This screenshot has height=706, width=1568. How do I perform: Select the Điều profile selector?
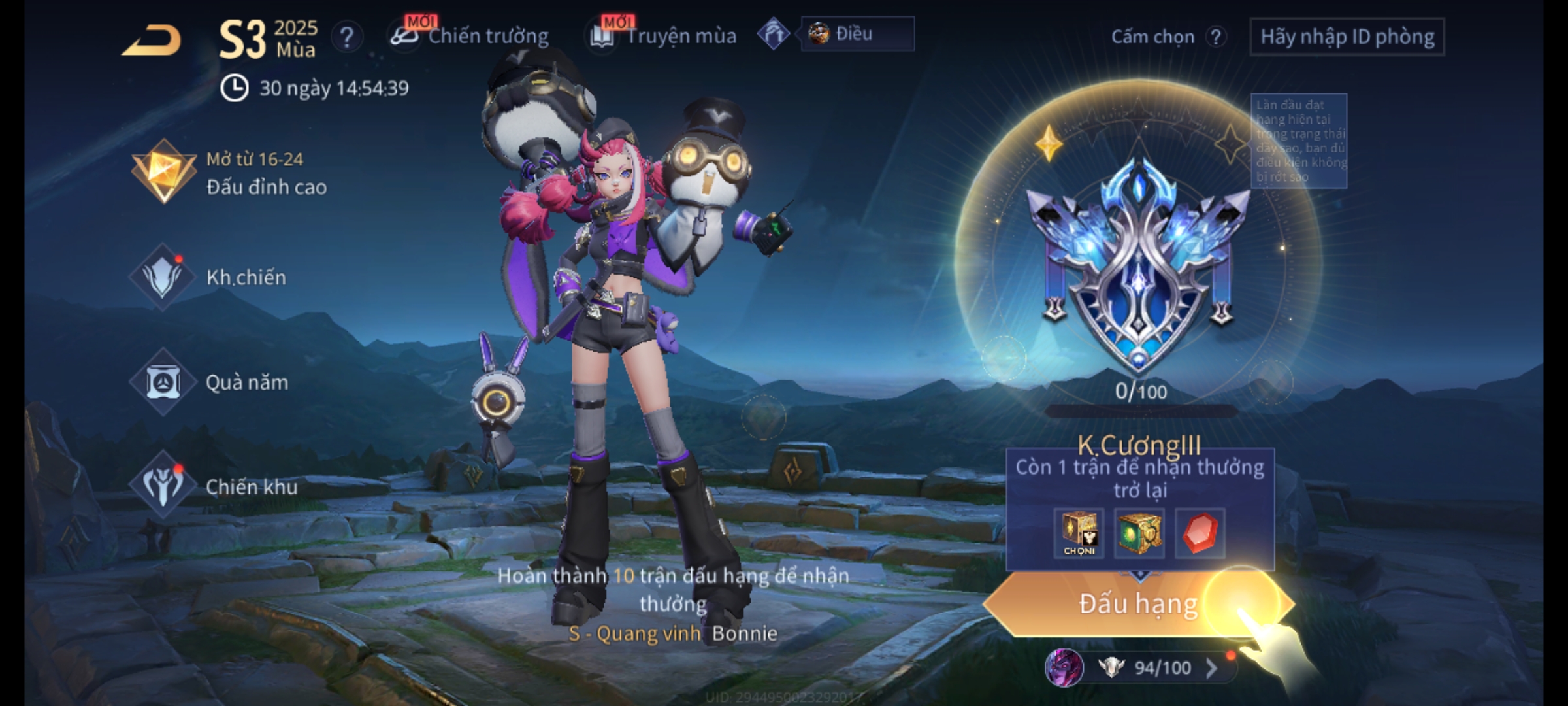pos(857,34)
